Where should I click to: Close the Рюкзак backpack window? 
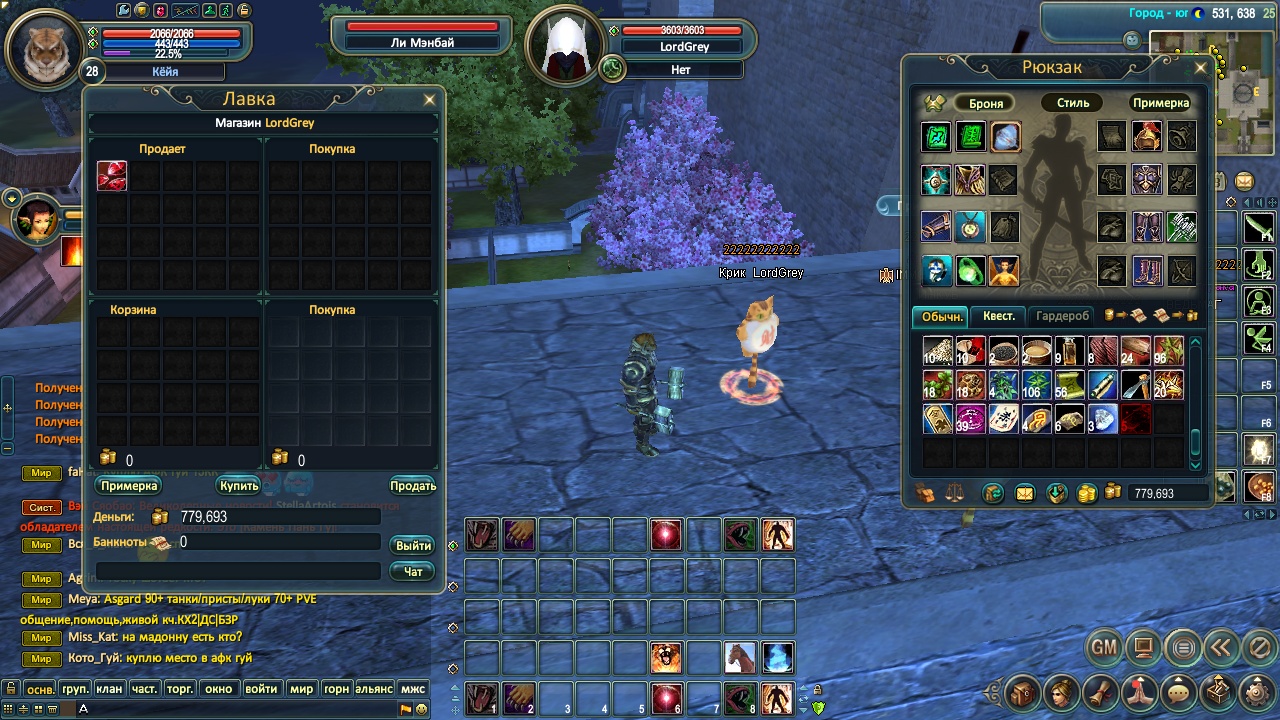[1201, 68]
